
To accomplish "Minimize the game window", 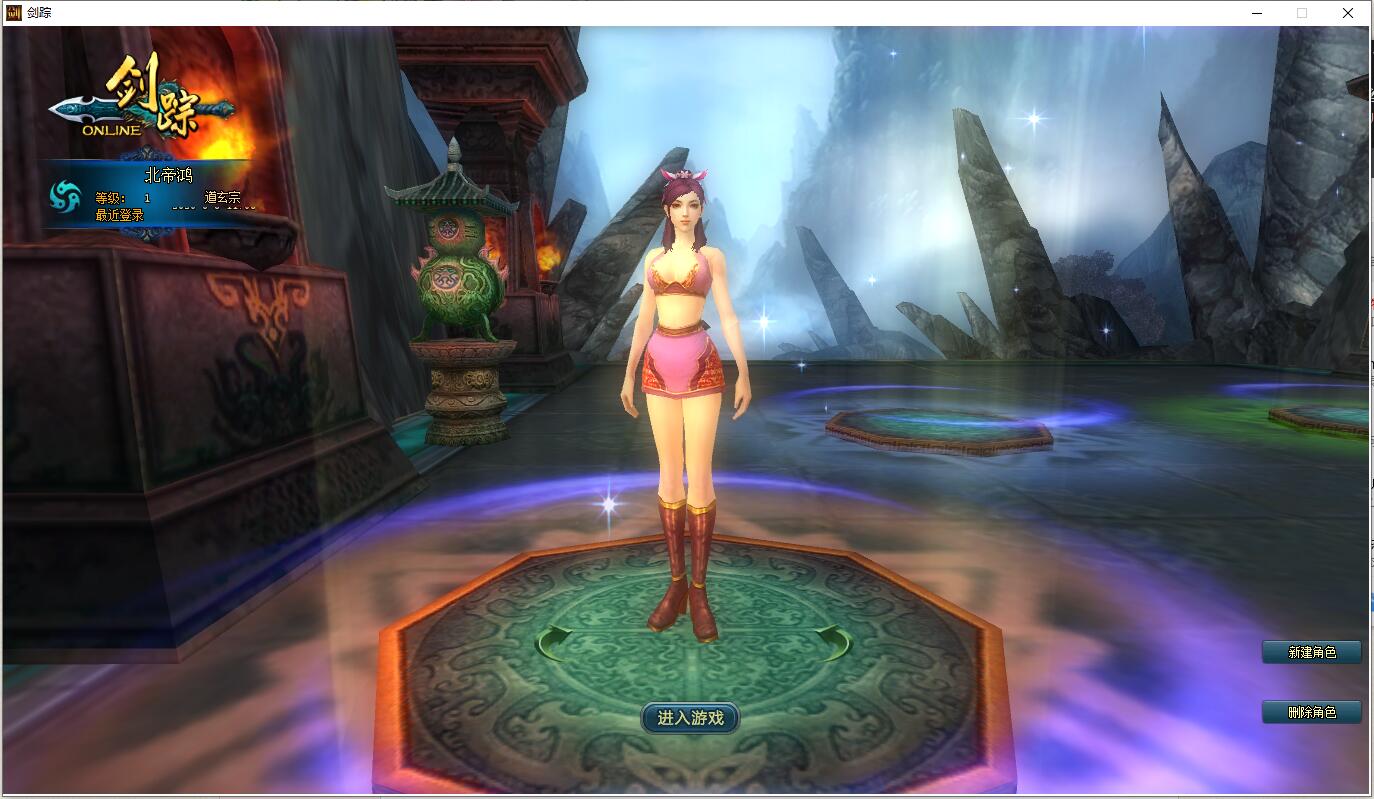I will (x=1257, y=13).
